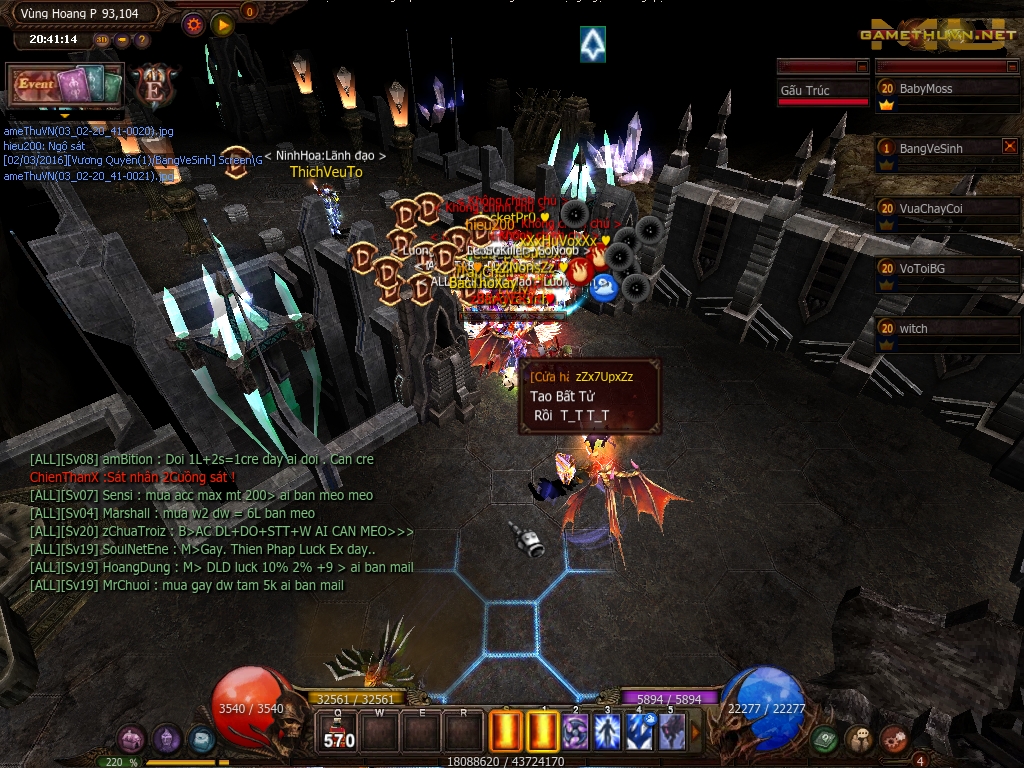Activate the dark winged skill in slot 5
Viewport: 1024px width, 768px height.
point(671,732)
